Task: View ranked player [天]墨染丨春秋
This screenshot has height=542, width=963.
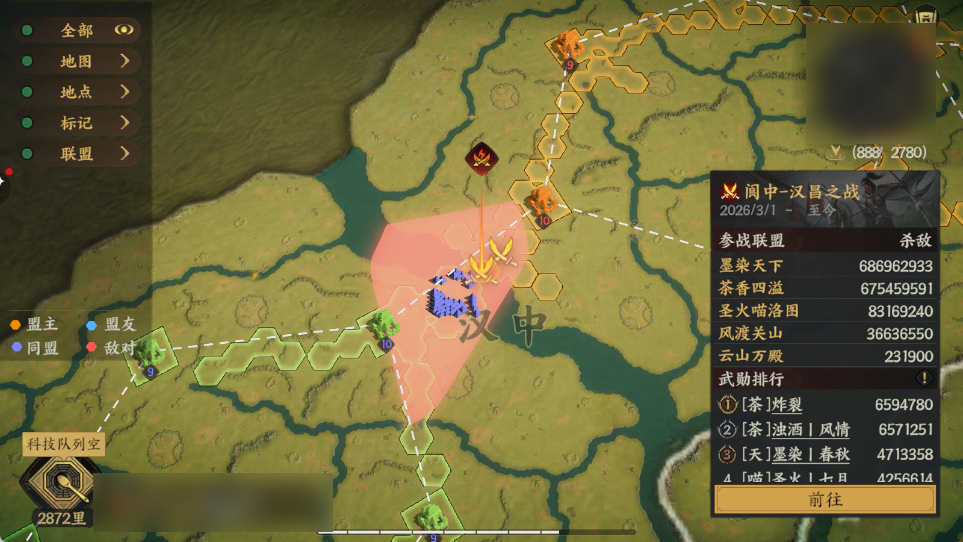Action: (781, 454)
